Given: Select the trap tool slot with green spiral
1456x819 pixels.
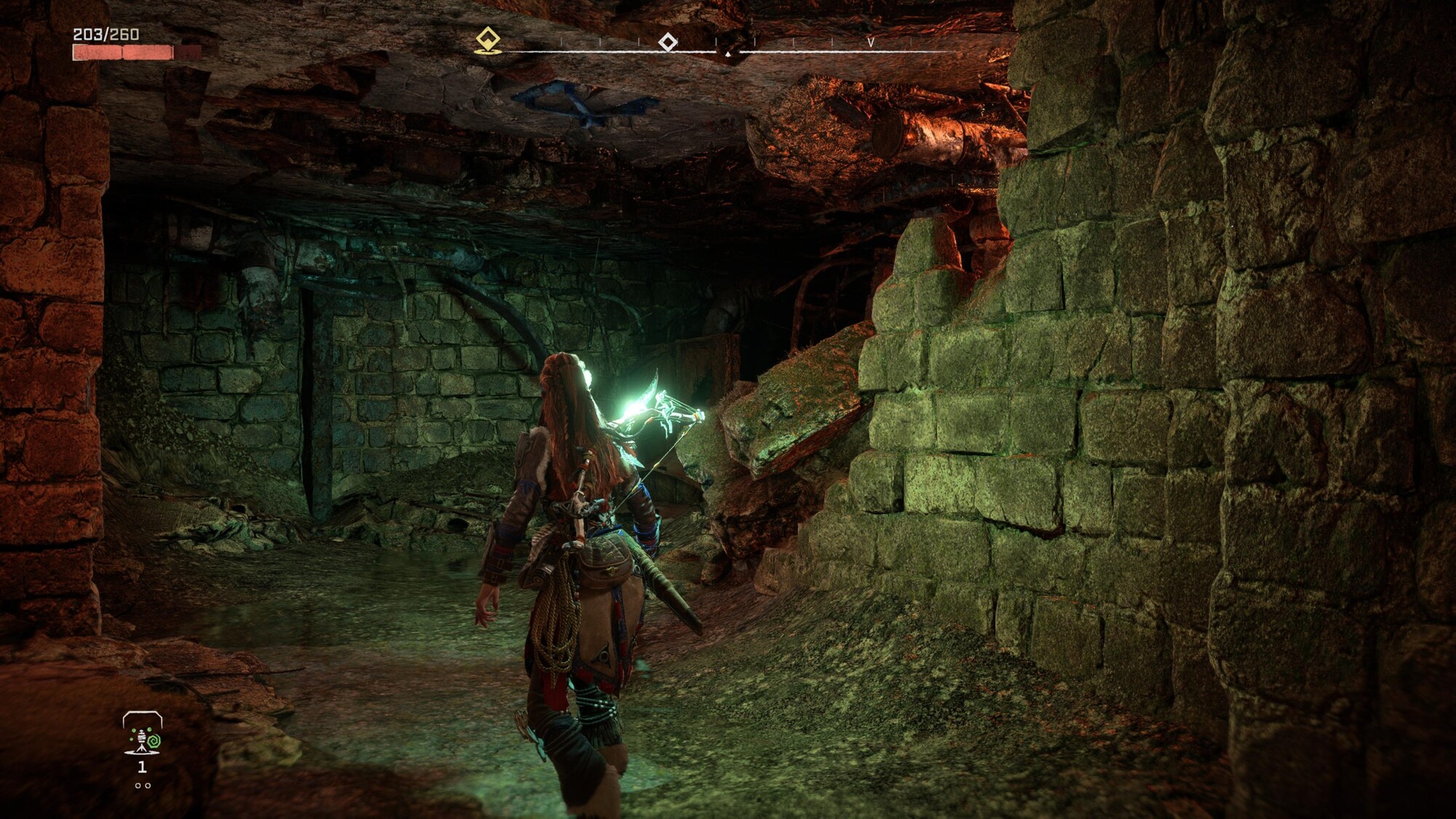Looking at the screenshot, I should pos(143,734).
